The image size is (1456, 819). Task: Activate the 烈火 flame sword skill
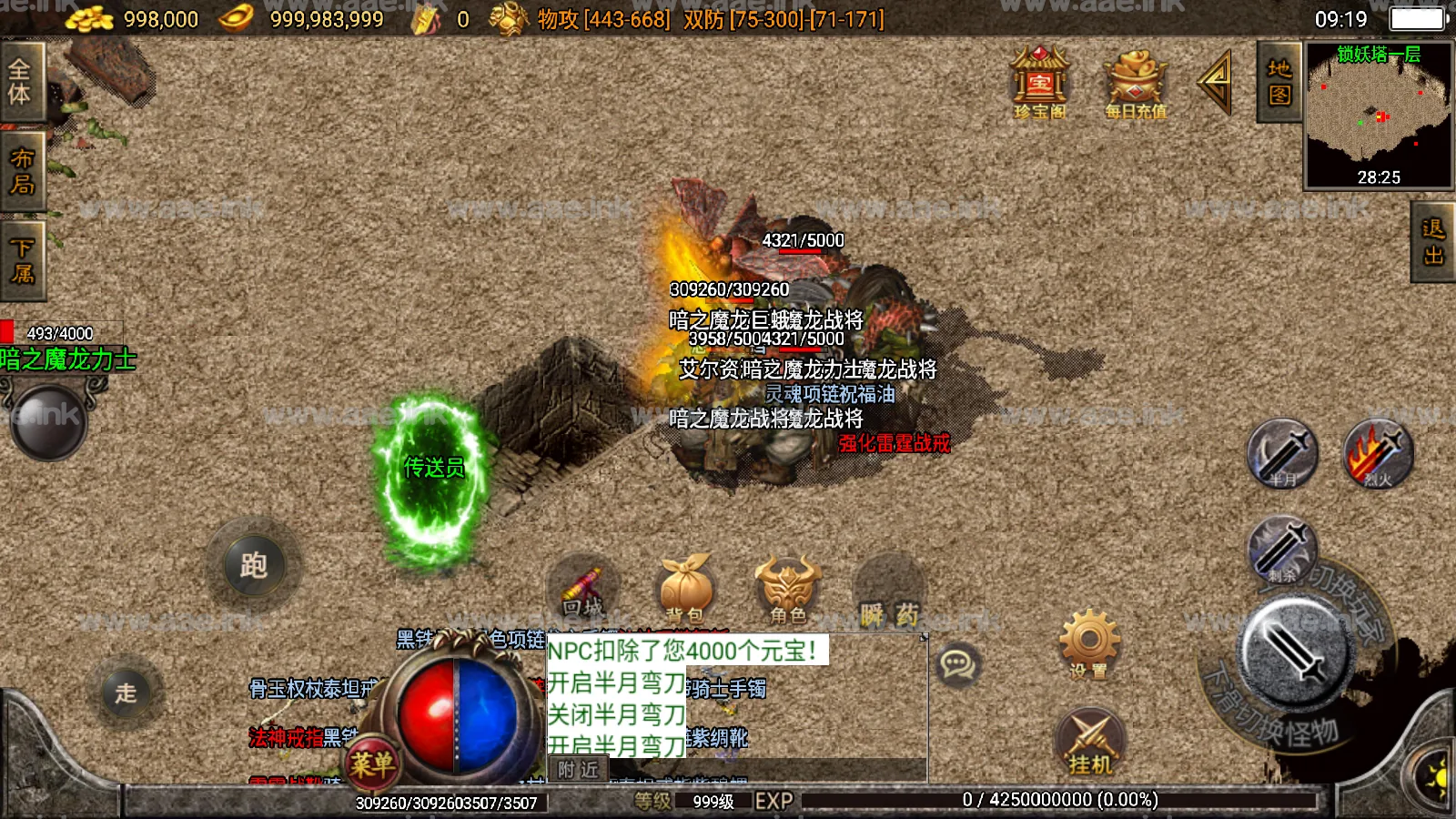tap(1378, 454)
